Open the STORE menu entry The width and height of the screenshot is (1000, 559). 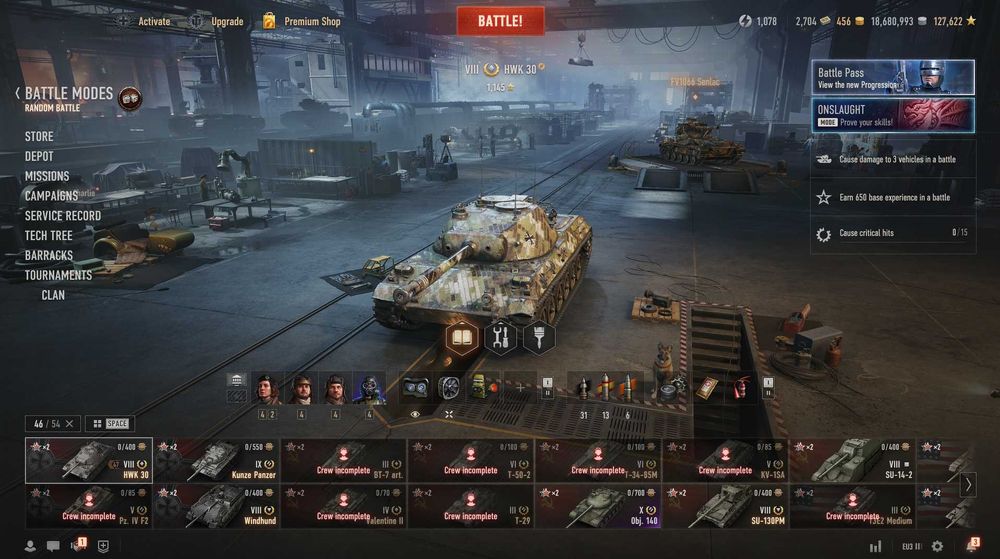click(39, 136)
